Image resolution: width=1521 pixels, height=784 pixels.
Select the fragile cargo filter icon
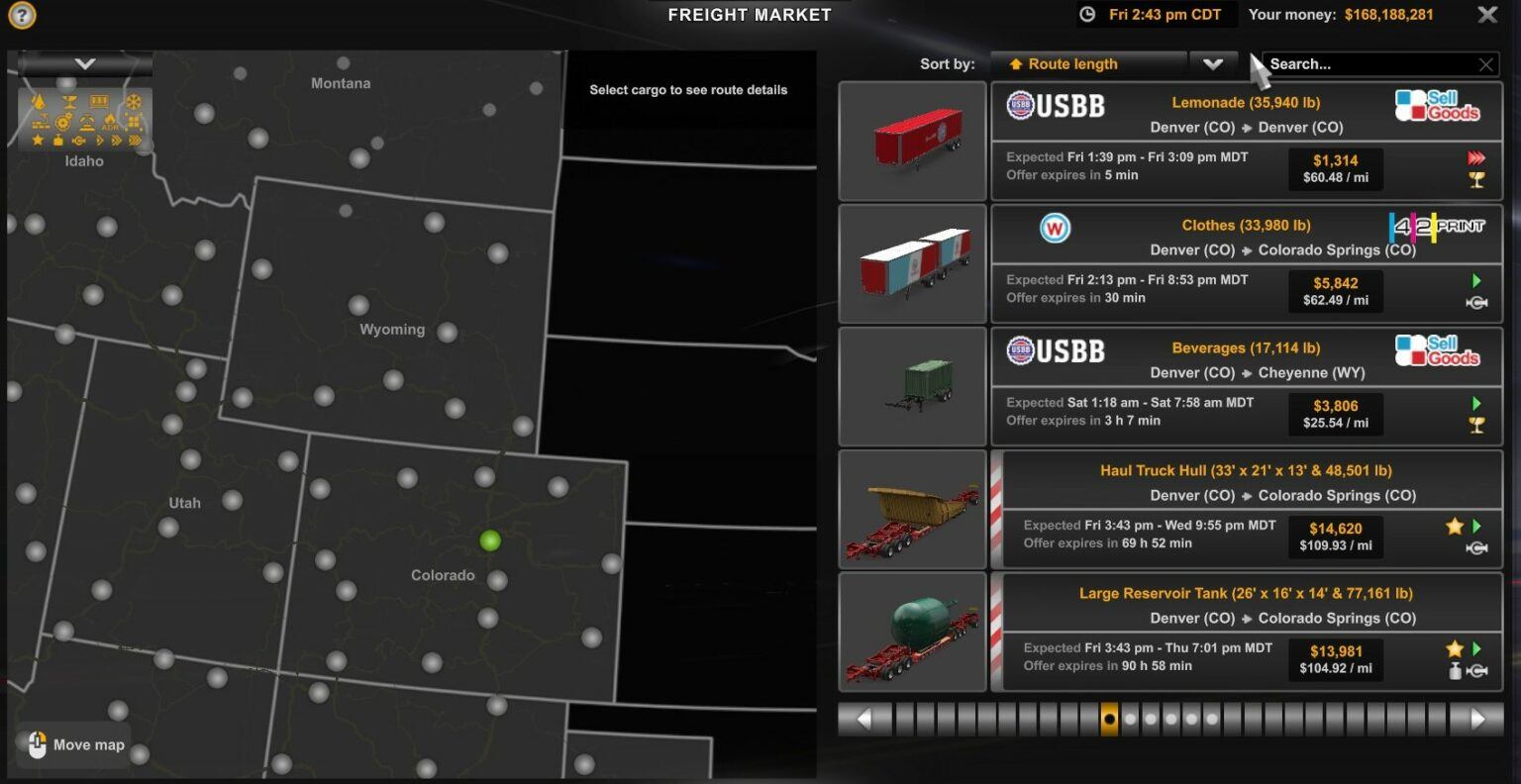[68, 103]
